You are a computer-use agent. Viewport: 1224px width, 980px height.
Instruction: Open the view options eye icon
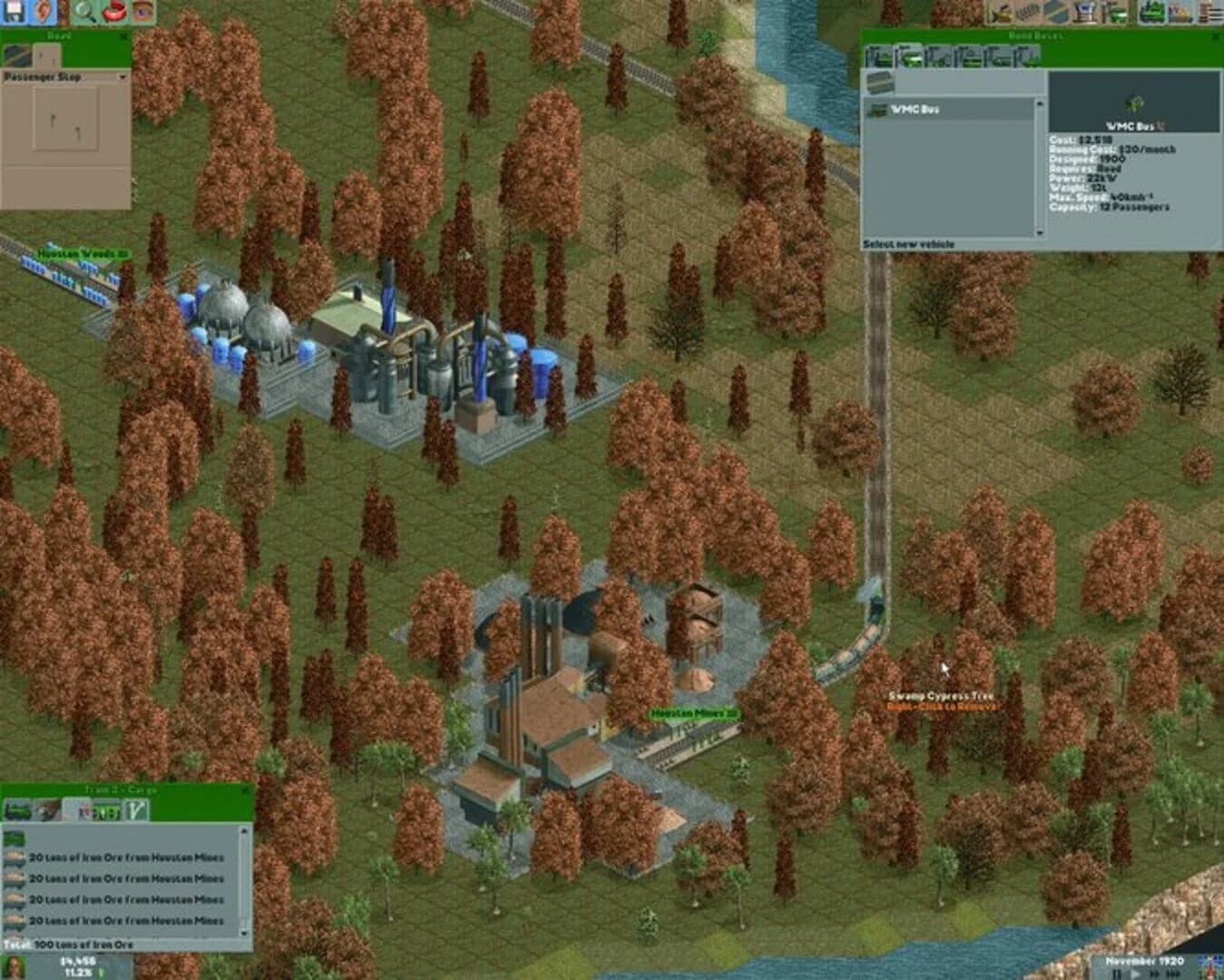(141, 12)
